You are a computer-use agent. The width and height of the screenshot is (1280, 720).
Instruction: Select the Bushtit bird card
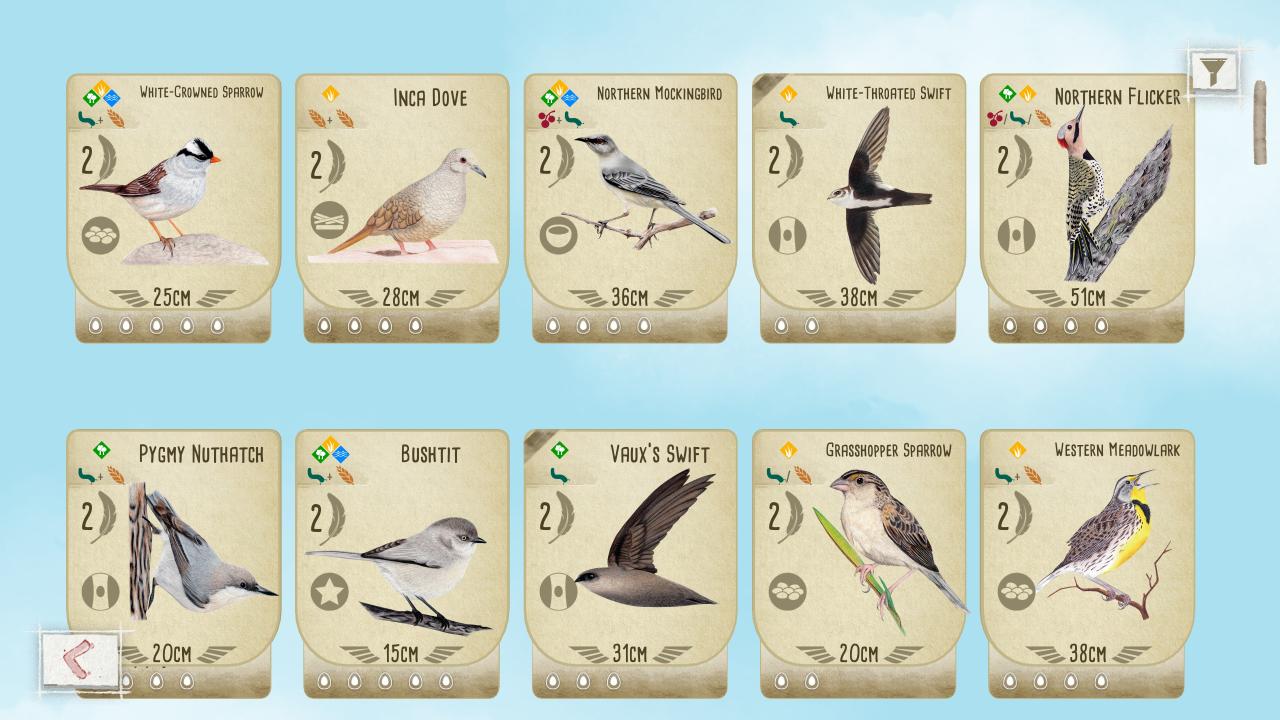click(x=401, y=555)
